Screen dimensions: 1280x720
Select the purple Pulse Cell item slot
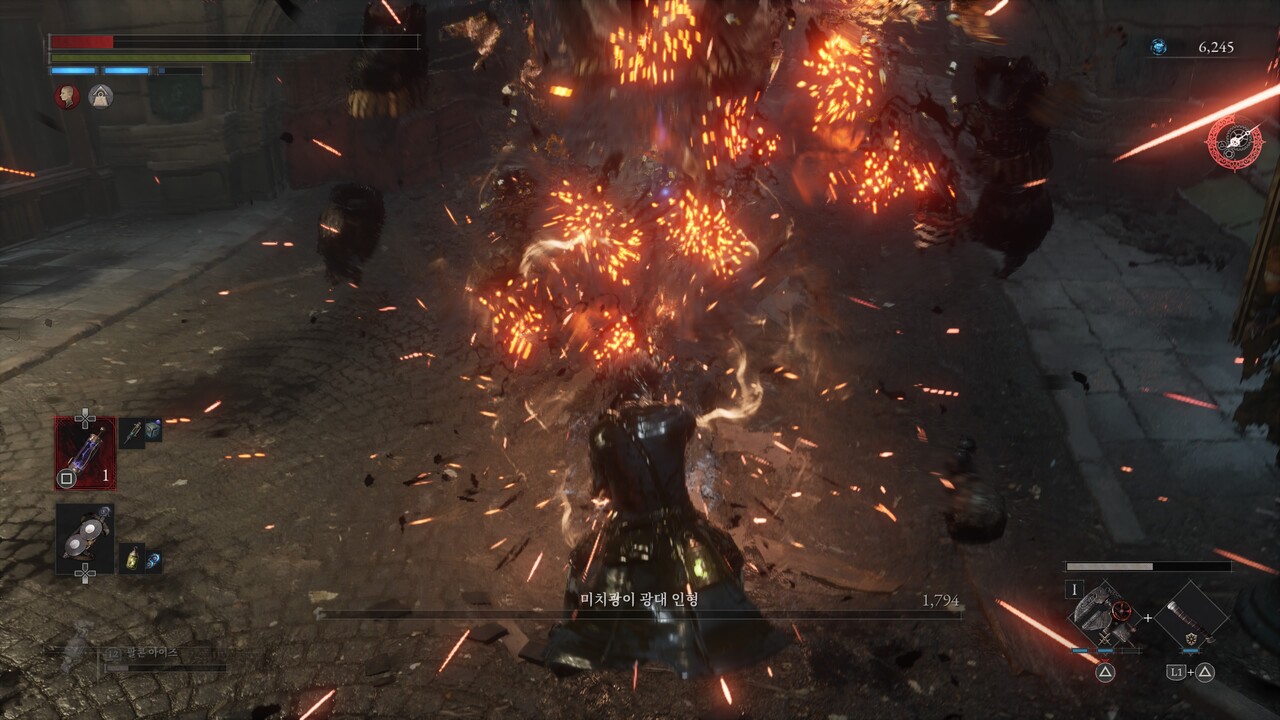pos(85,452)
